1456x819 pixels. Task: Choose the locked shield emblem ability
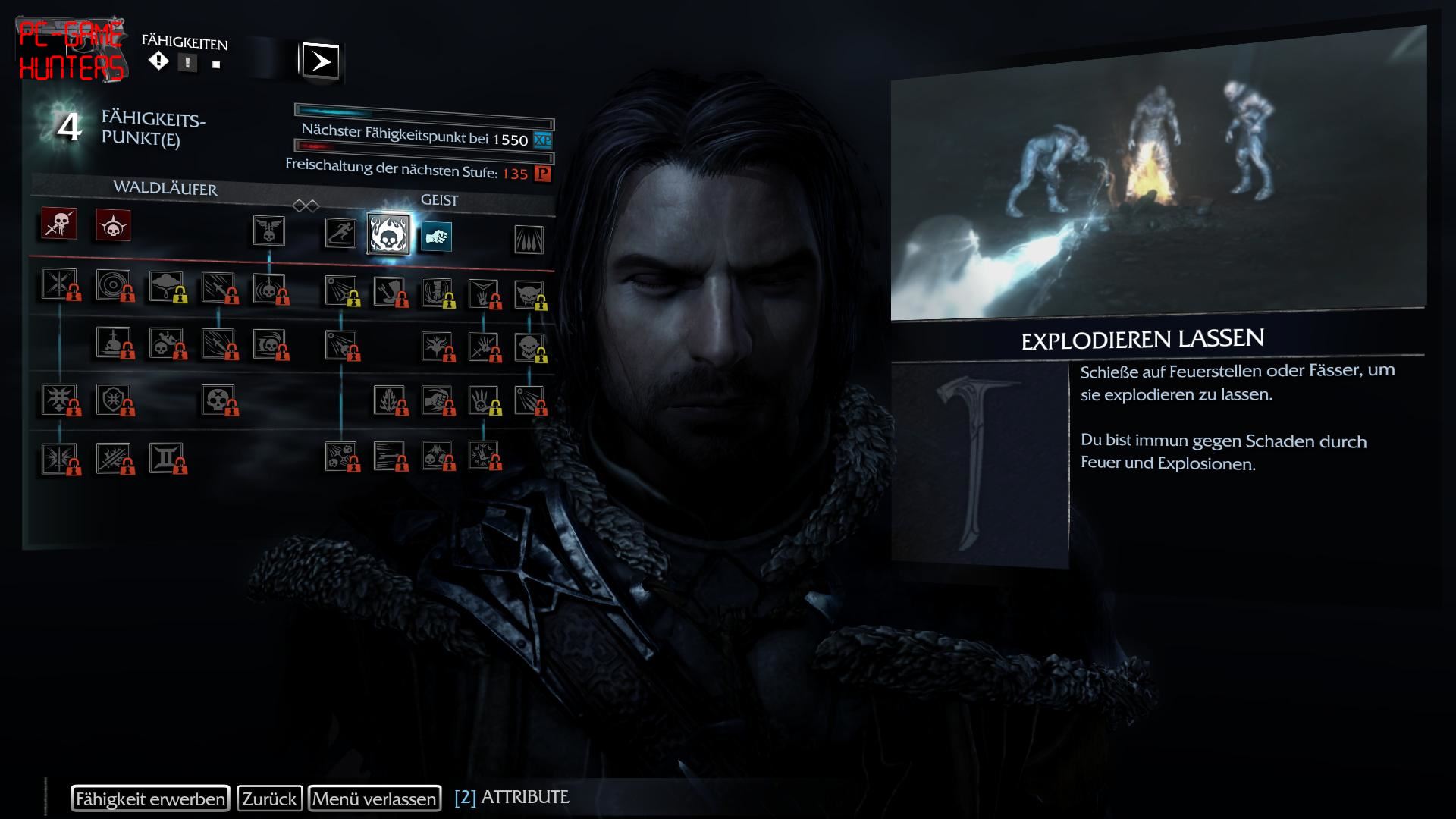click(x=112, y=399)
